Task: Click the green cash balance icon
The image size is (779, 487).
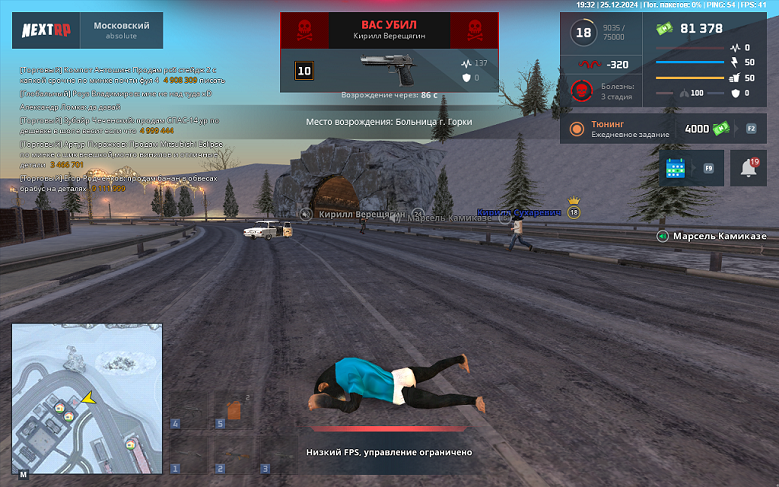Action: click(x=665, y=28)
